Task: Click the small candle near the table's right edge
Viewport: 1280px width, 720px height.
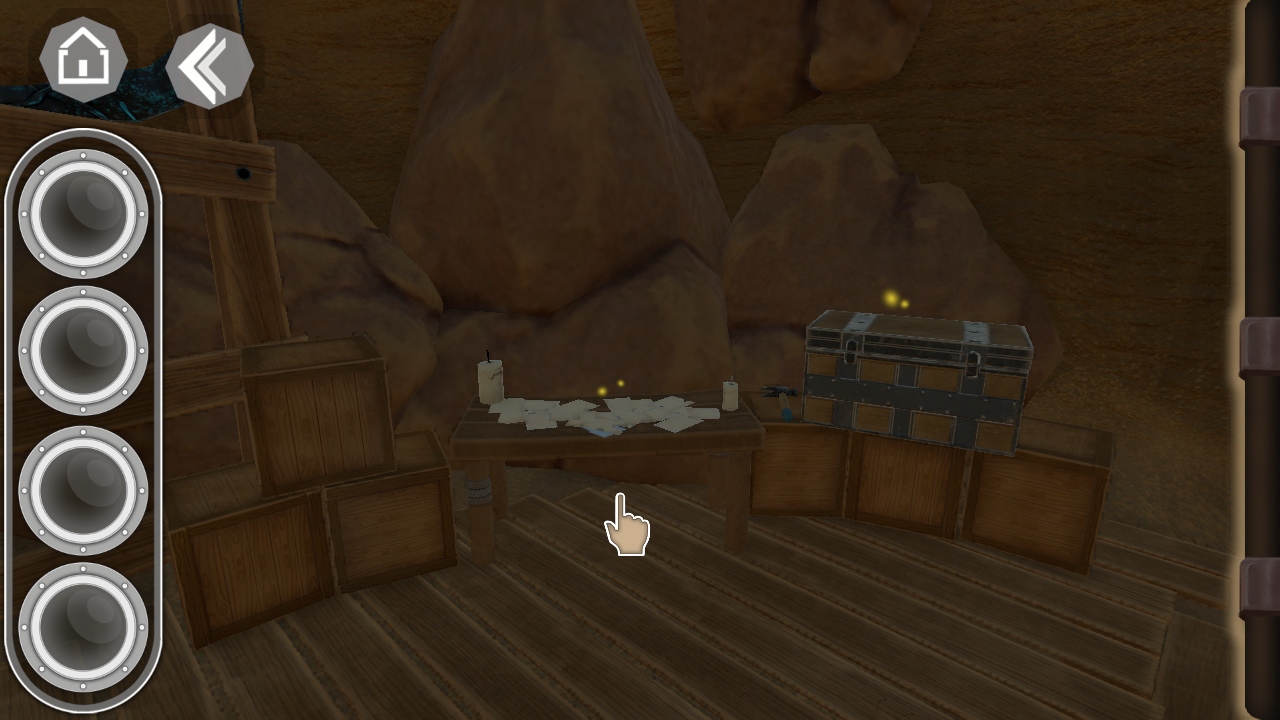Action: (729, 396)
